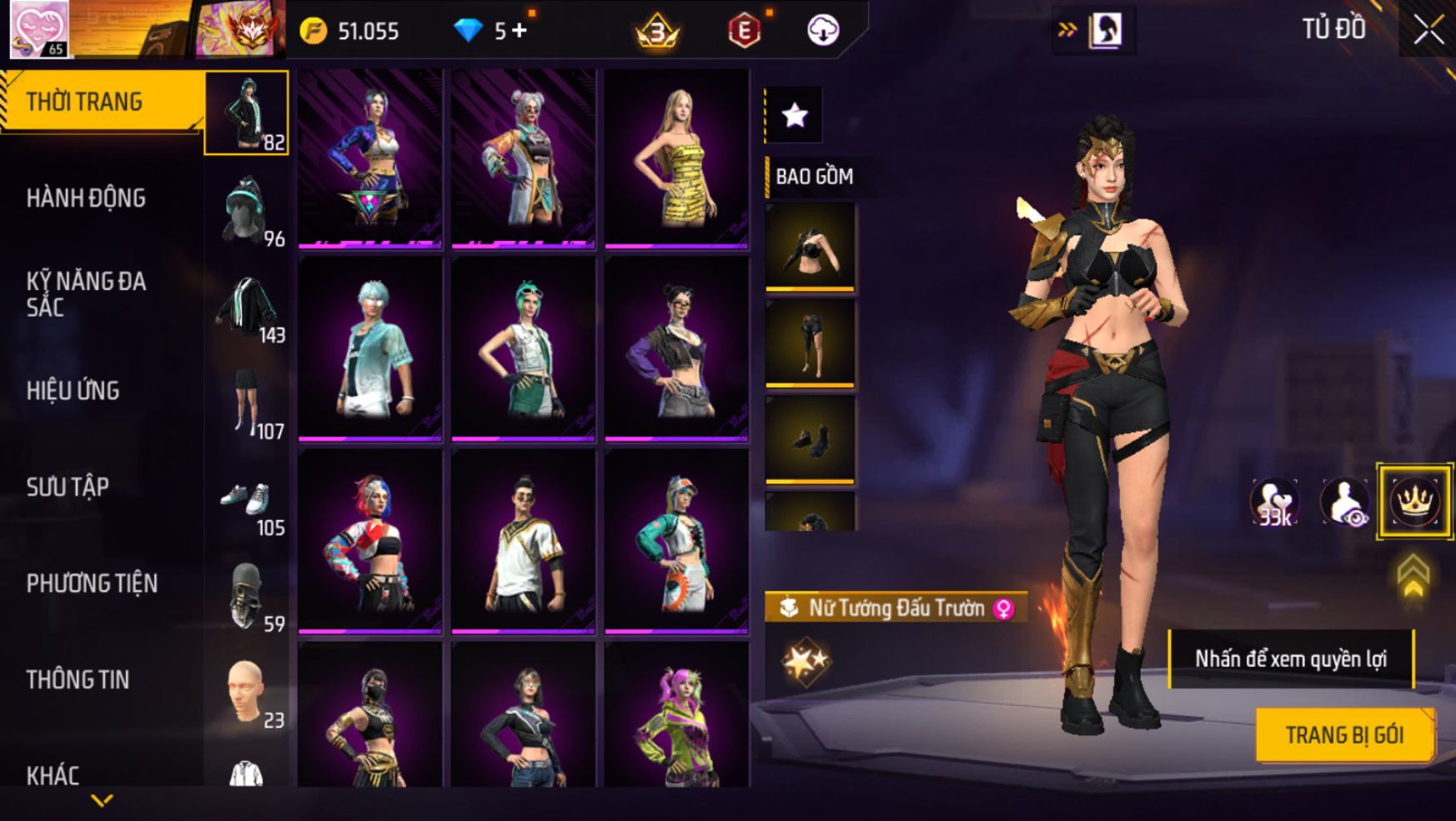Image resolution: width=1456 pixels, height=821 pixels.
Task: Open the red E badge icon
Action: tap(744, 32)
